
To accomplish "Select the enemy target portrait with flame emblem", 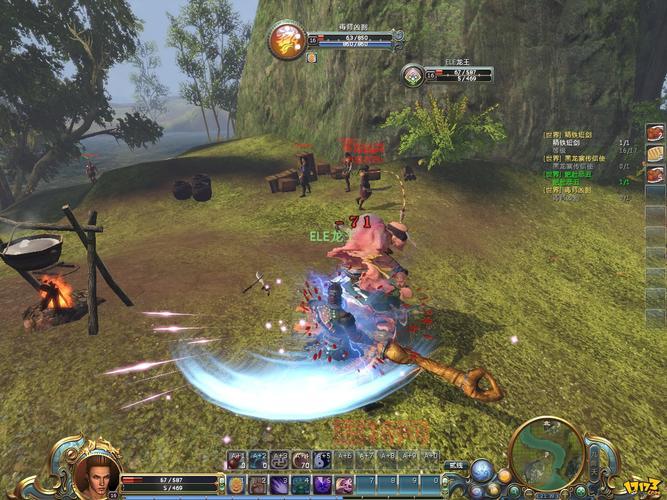I will [x=287, y=40].
